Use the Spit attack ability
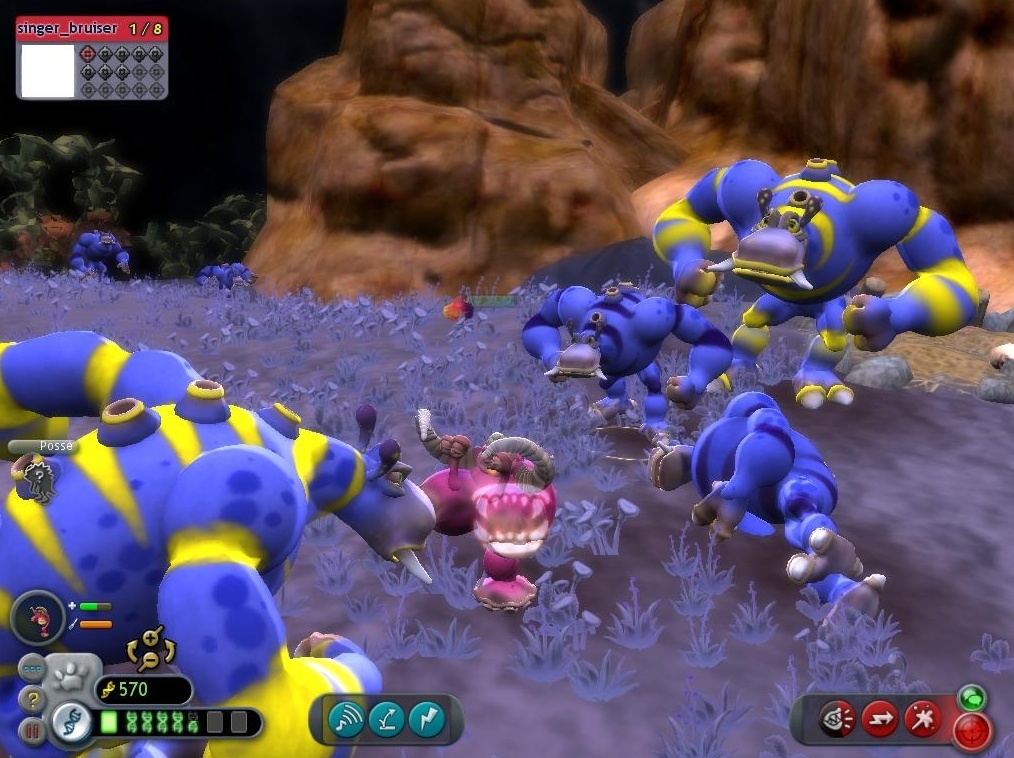 [922, 719]
